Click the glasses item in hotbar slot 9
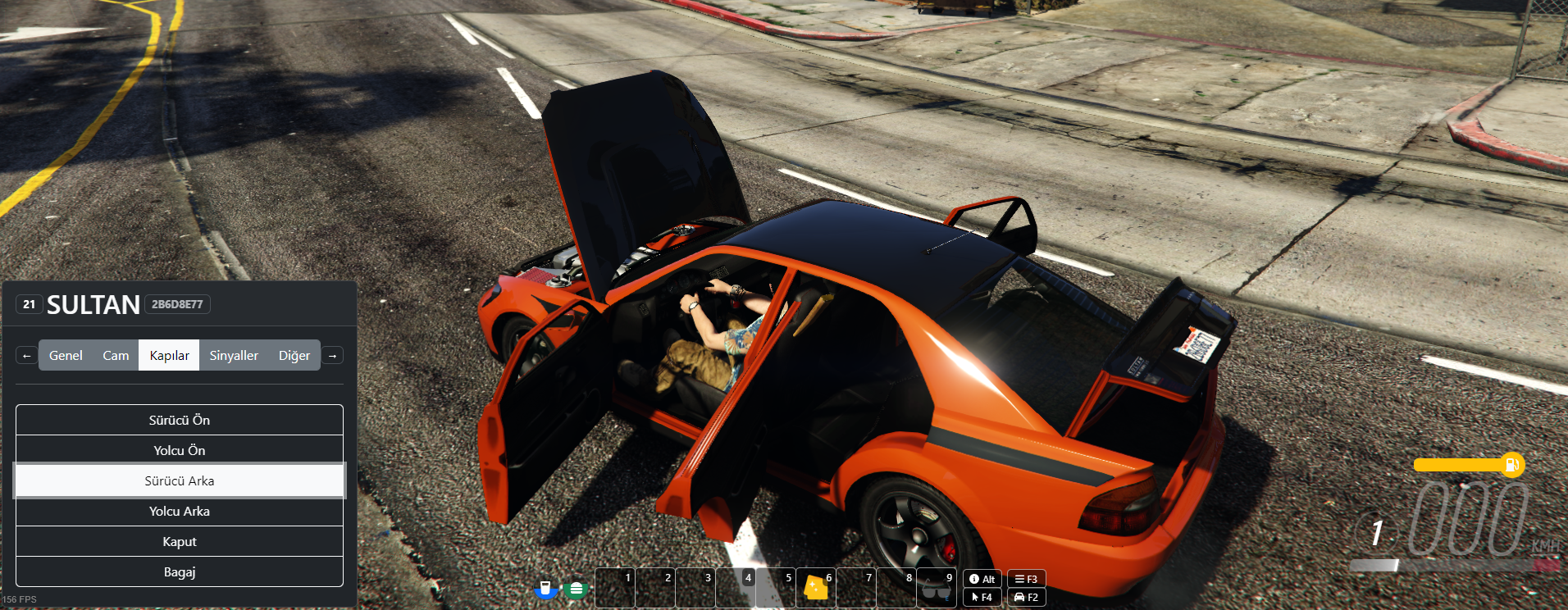 [937, 586]
